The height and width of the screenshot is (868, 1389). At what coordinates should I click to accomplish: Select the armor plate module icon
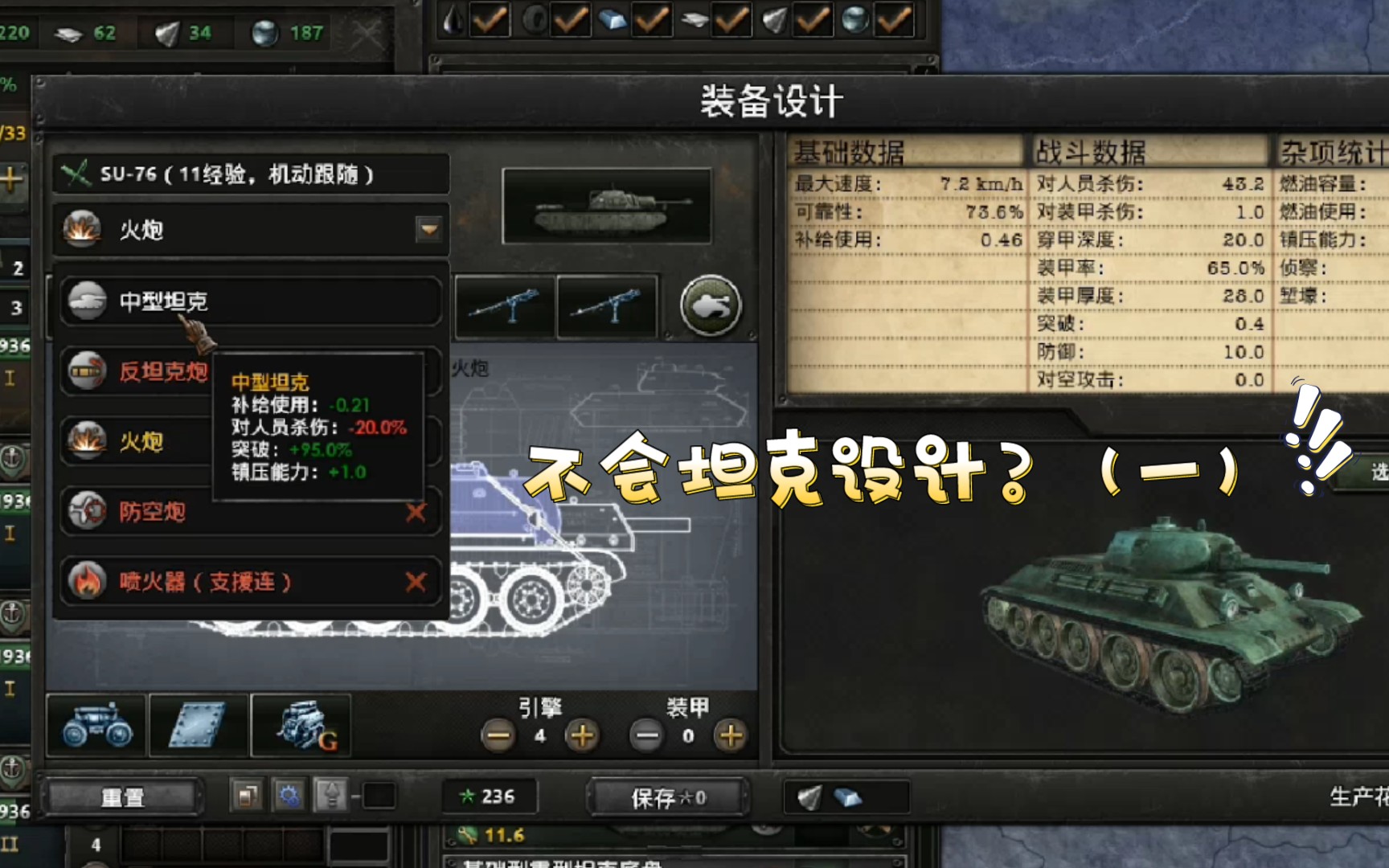(x=199, y=725)
